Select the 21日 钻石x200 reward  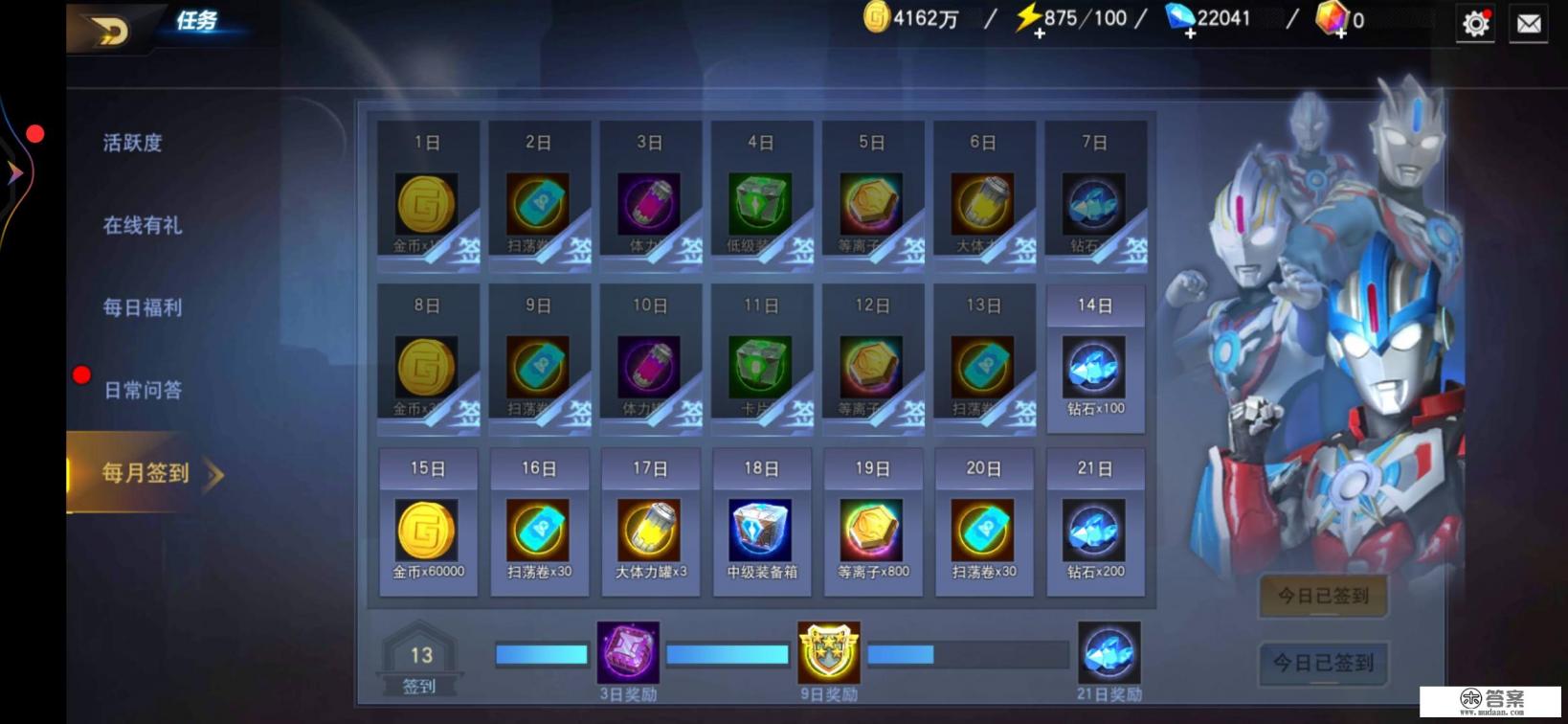(x=1095, y=531)
